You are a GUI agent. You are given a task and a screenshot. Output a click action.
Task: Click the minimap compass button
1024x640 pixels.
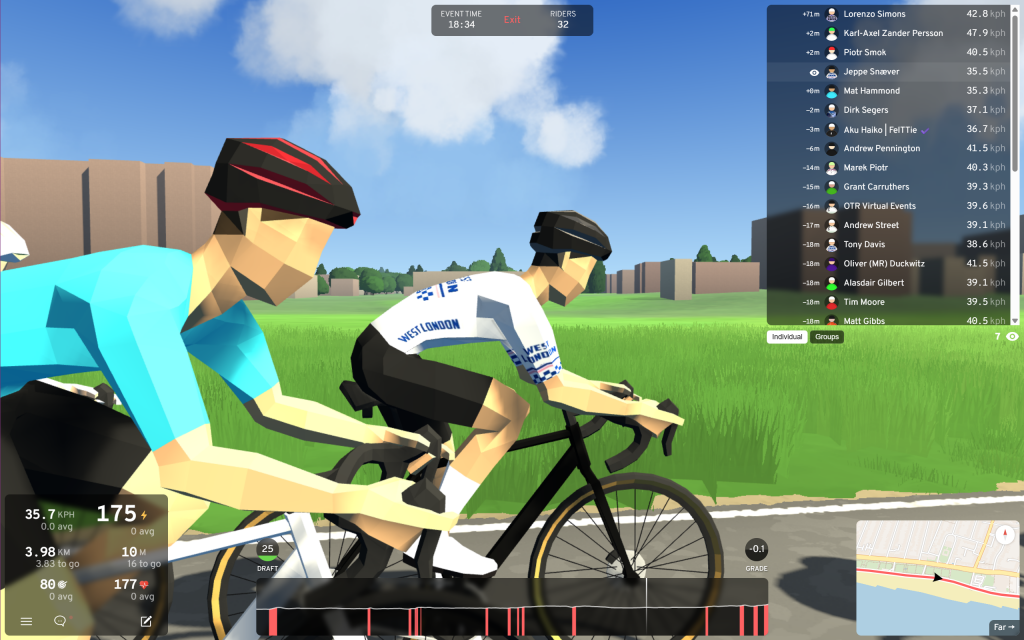coord(1003,533)
